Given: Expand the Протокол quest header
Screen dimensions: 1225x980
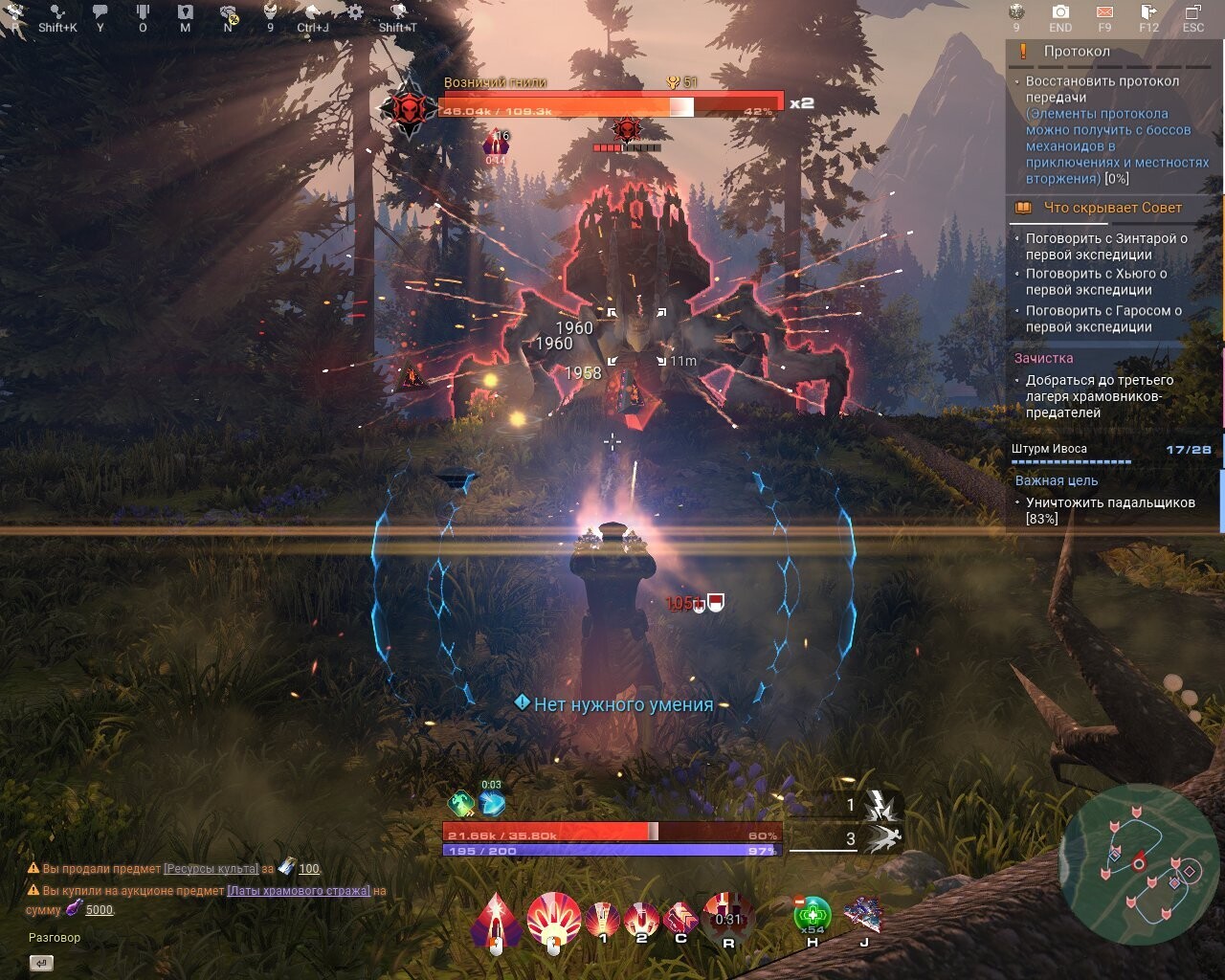Looking at the screenshot, I should (x=1077, y=52).
